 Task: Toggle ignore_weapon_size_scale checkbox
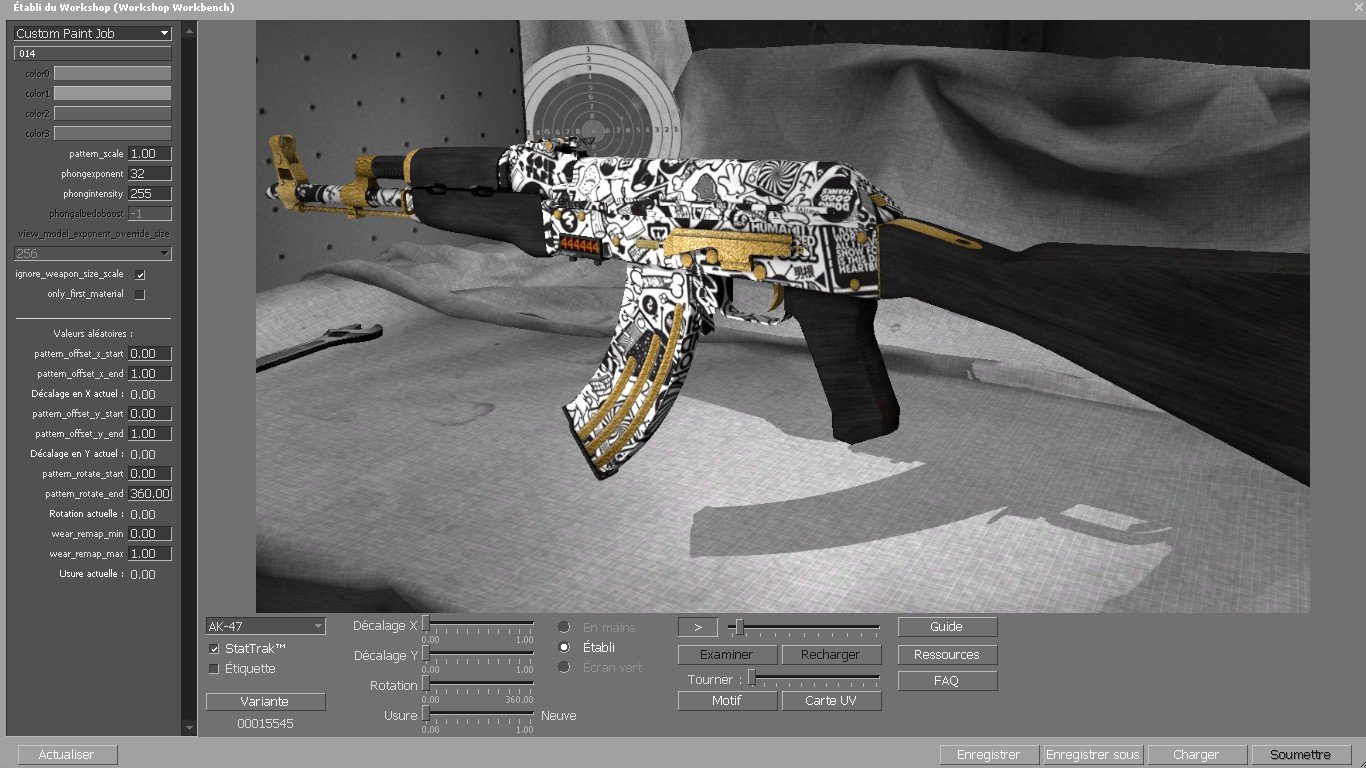(x=140, y=274)
